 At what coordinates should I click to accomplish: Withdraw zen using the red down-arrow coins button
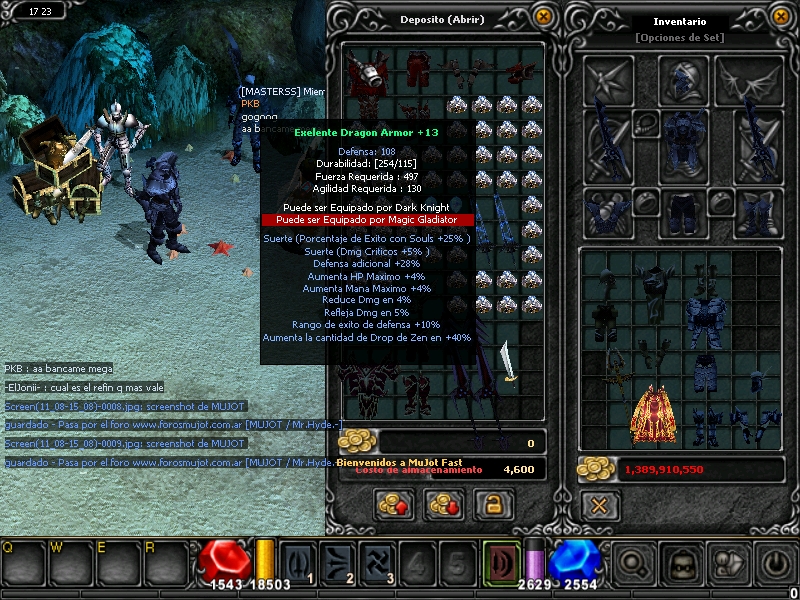443,505
